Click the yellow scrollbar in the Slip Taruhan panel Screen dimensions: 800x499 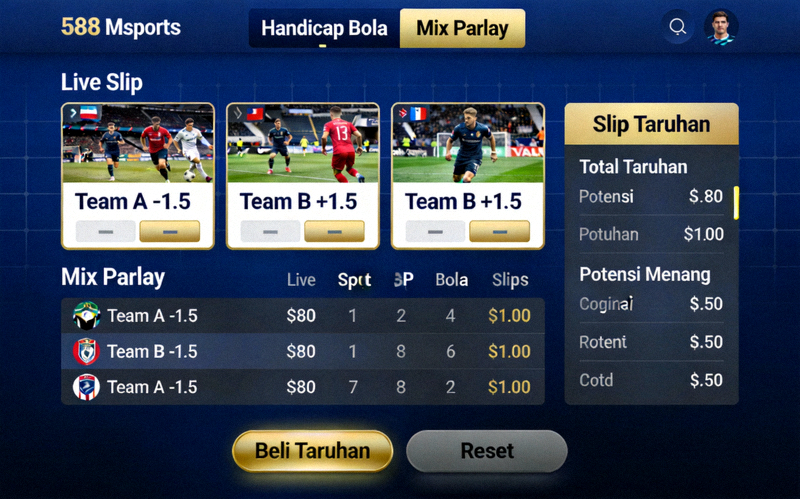(736, 202)
